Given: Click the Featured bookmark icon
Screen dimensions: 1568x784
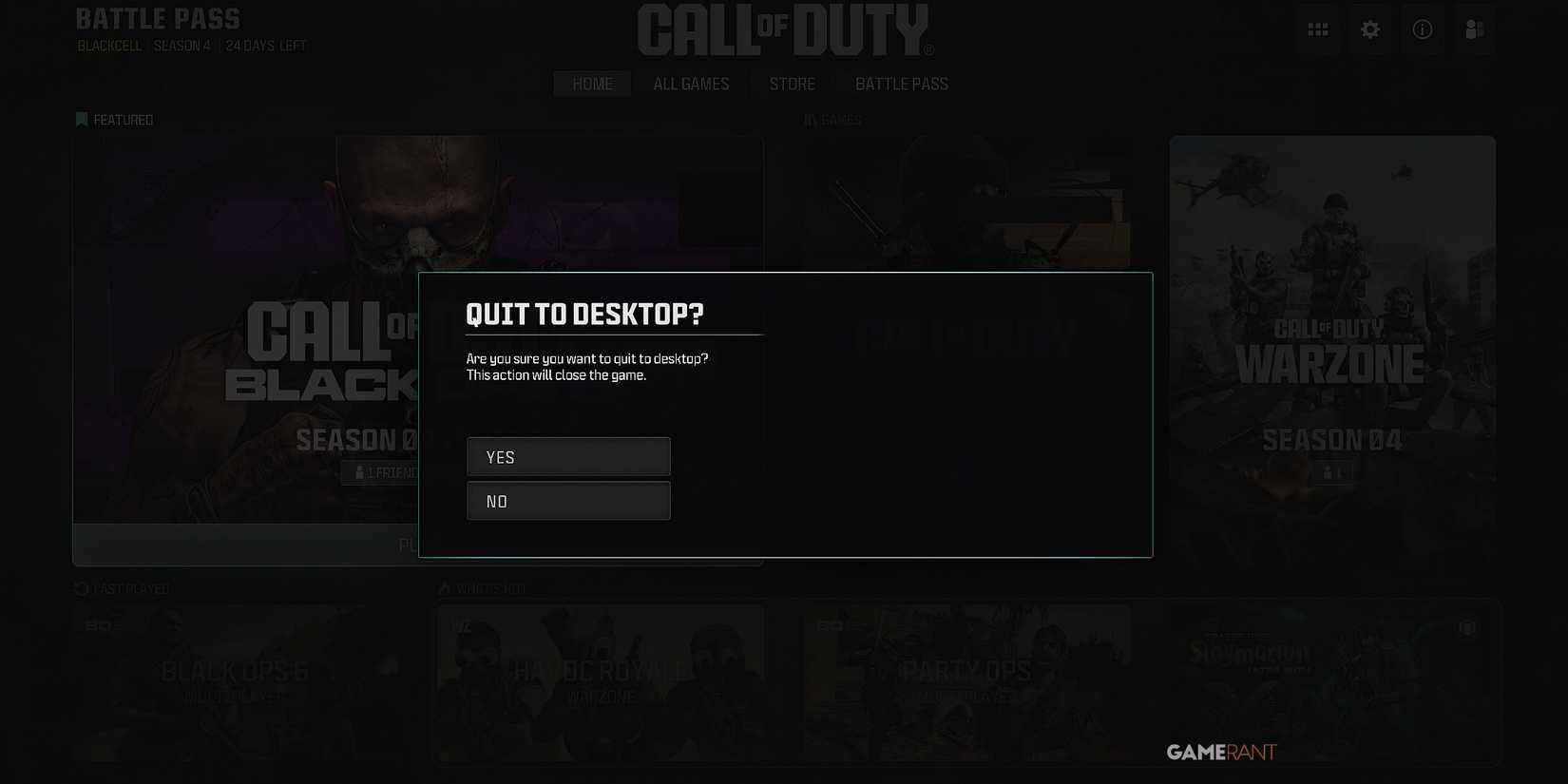Looking at the screenshot, I should (x=81, y=119).
